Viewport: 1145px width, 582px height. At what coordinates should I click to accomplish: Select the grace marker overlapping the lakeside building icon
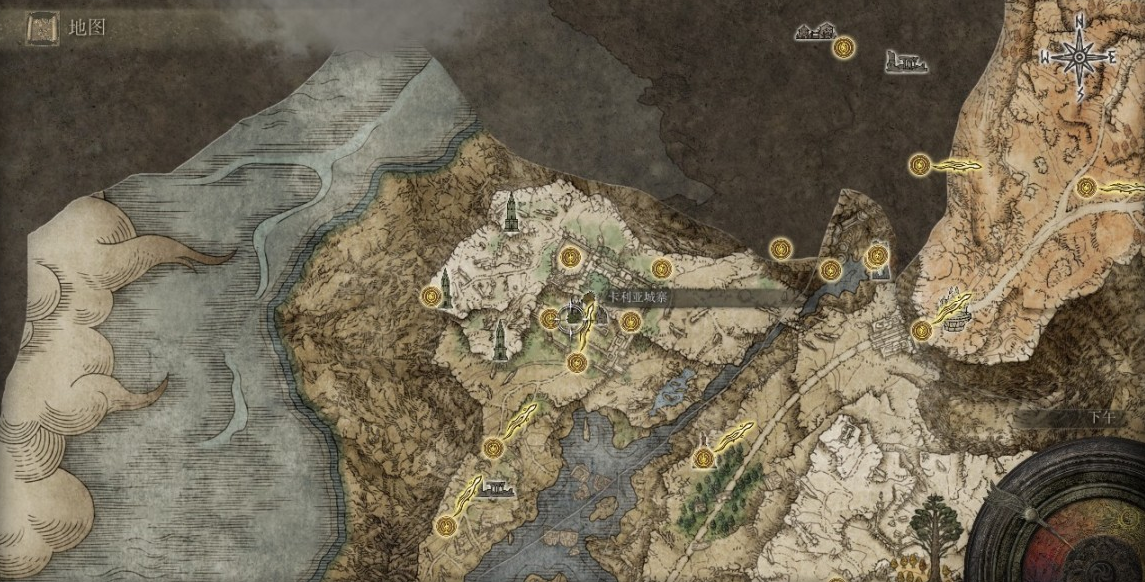[877, 255]
